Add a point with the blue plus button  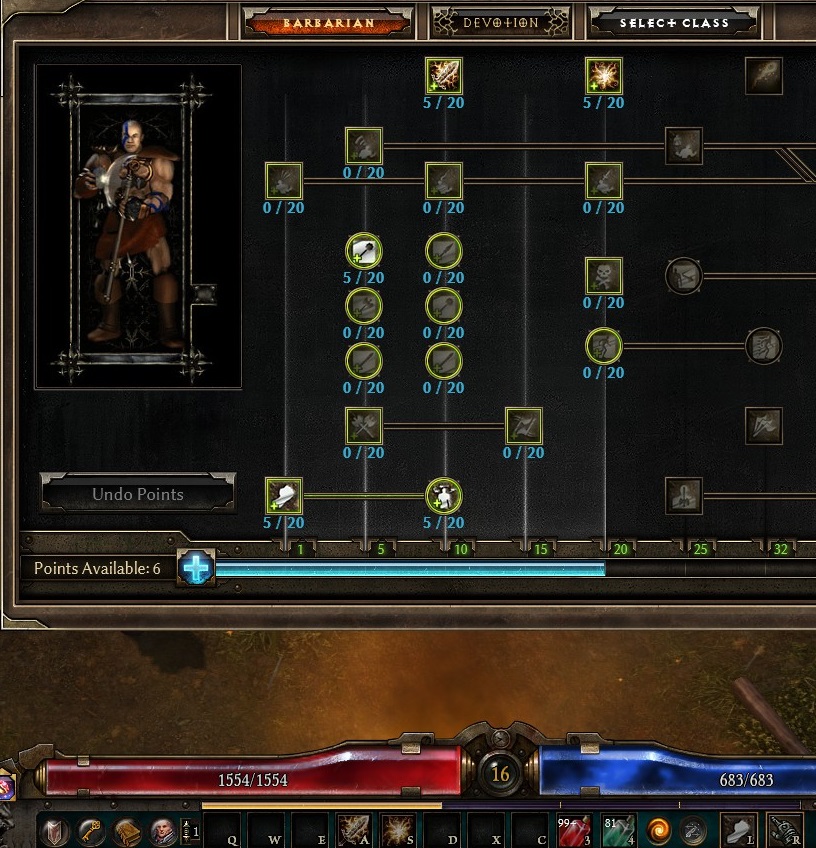click(197, 568)
